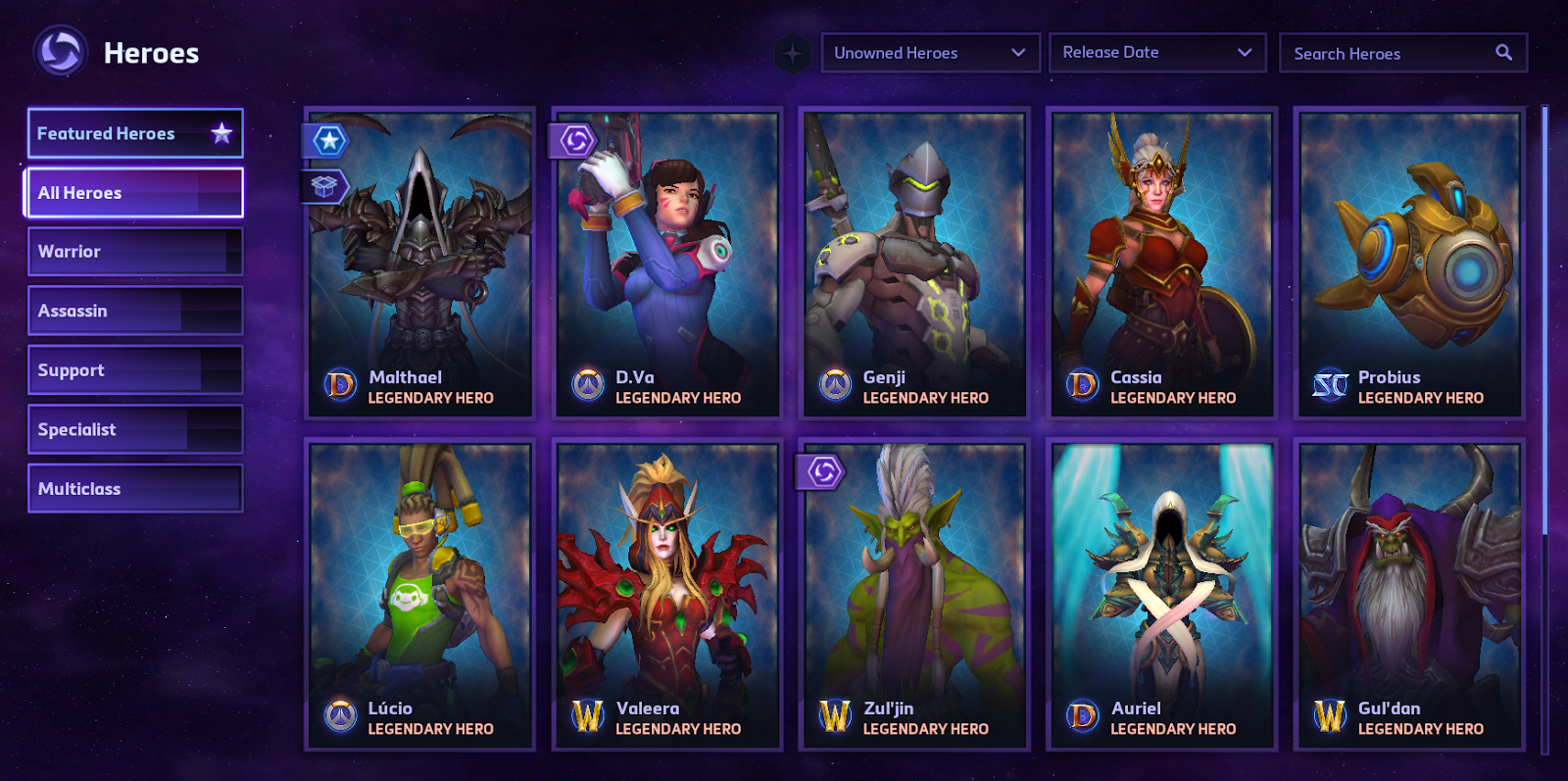Image resolution: width=1568 pixels, height=781 pixels.
Task: Select the Support category
Action: [x=134, y=370]
